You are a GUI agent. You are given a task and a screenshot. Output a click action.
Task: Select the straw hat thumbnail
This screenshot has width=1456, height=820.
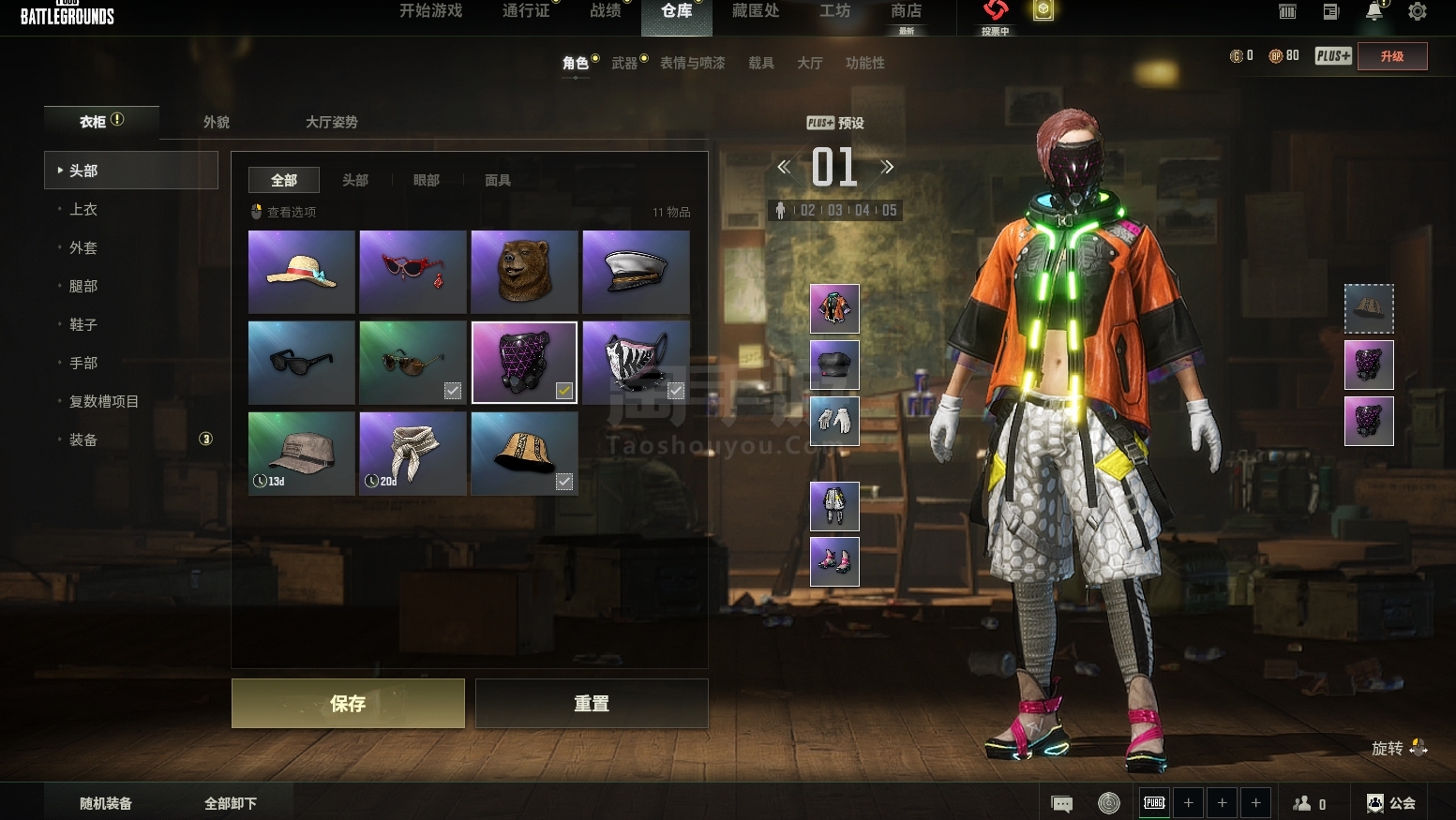point(301,272)
